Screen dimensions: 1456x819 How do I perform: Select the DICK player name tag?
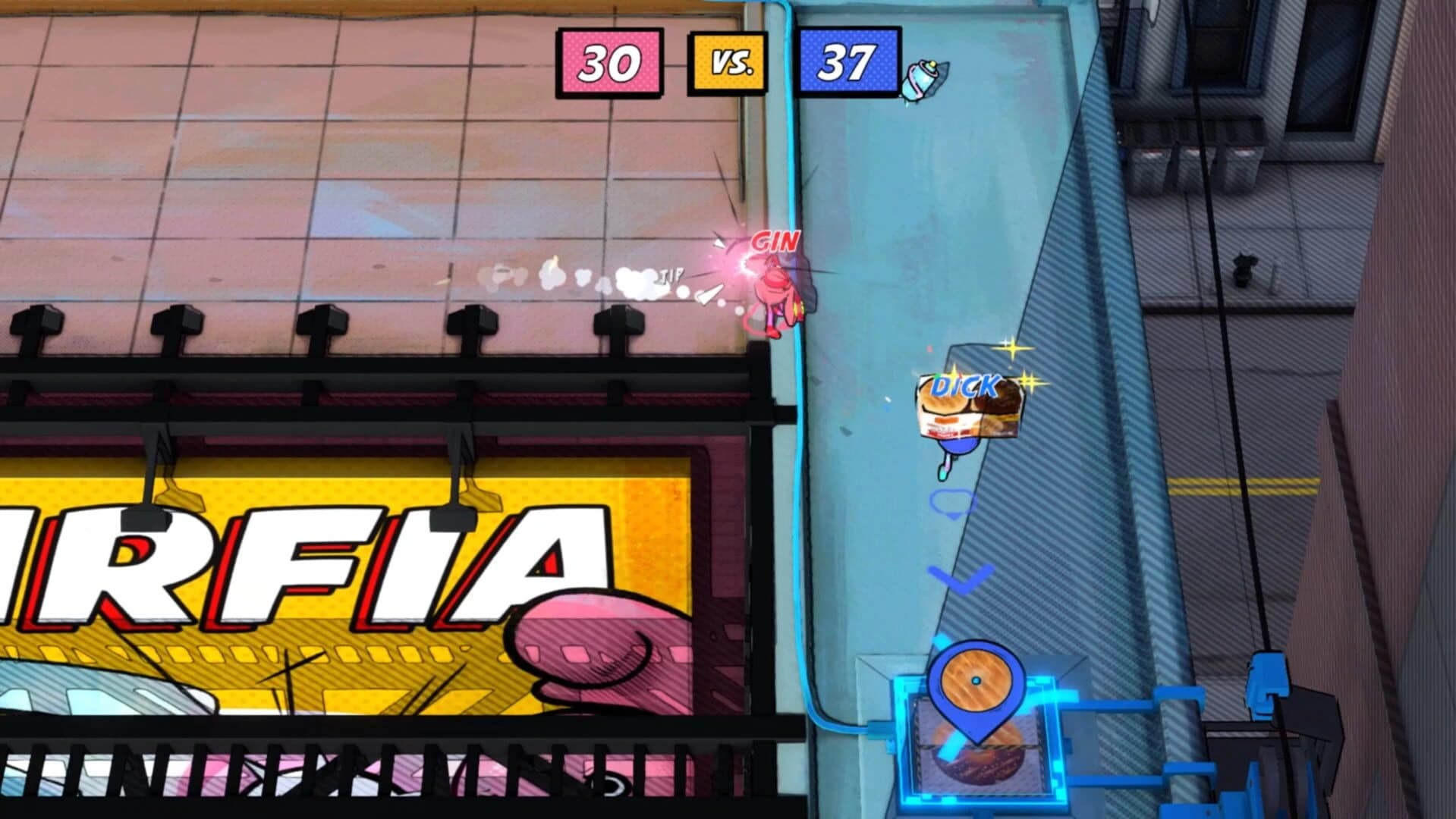point(963,386)
